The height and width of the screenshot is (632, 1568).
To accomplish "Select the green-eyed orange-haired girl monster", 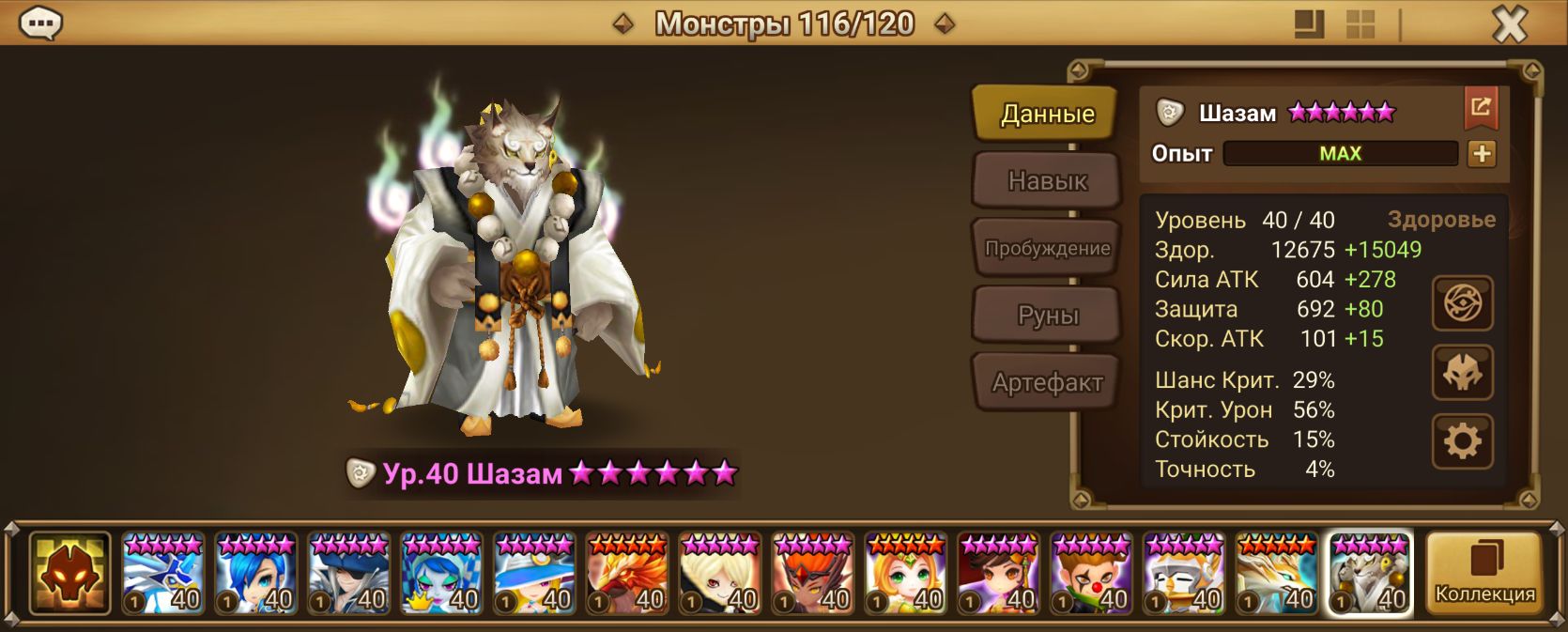I will 906,573.
